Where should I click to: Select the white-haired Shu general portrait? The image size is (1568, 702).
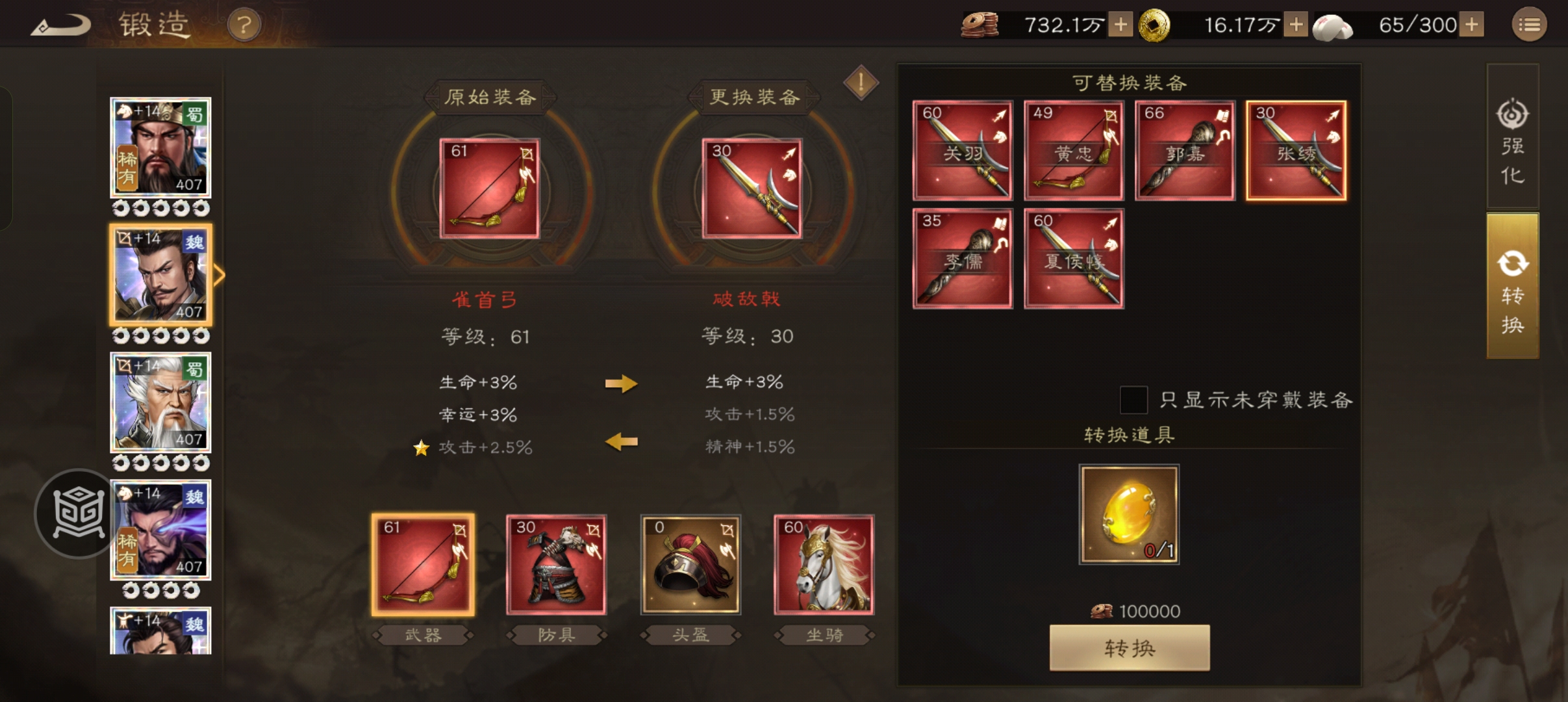click(160, 402)
